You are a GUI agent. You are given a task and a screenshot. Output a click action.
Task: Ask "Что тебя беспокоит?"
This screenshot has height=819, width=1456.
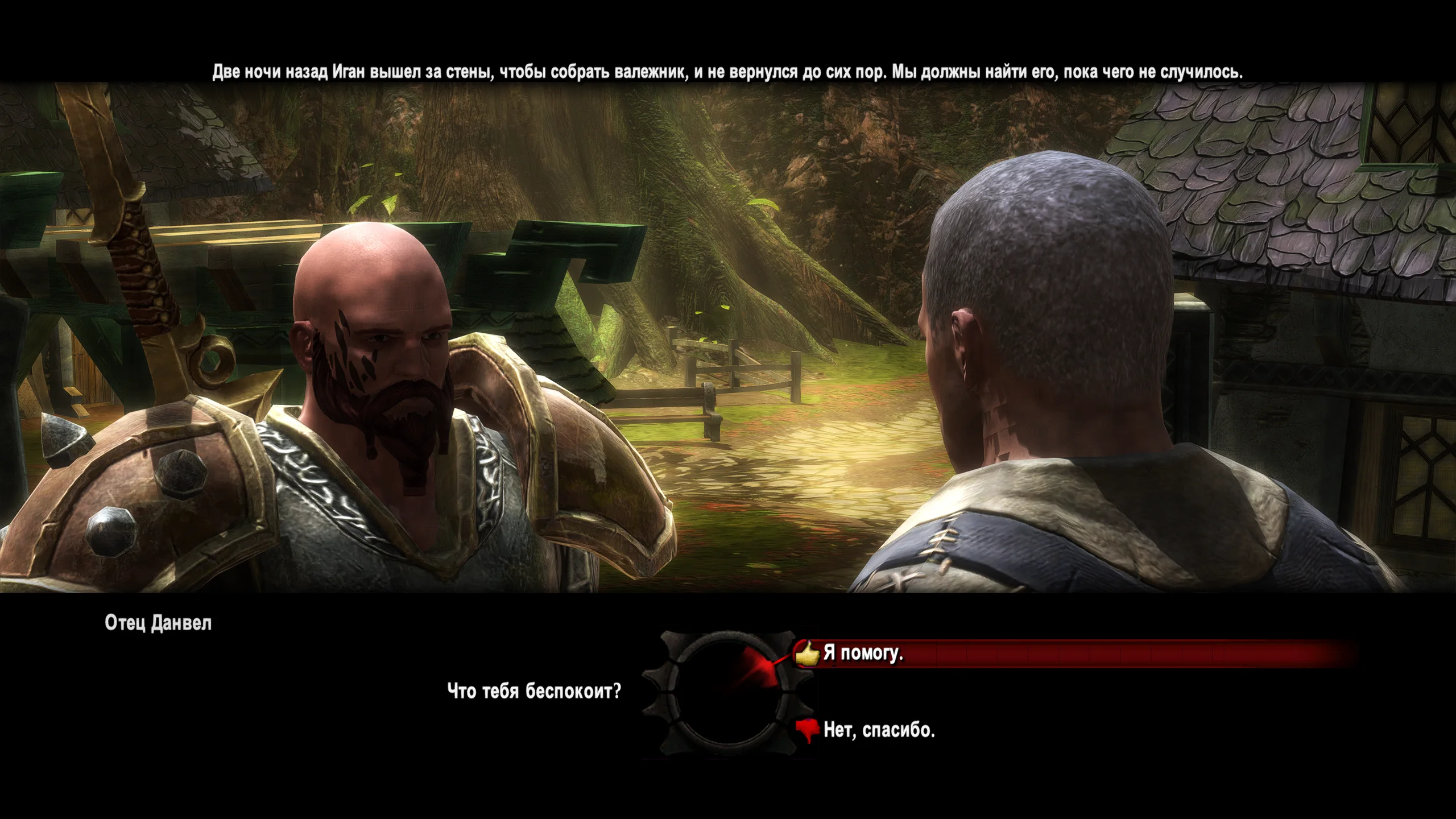pyautogui.click(x=534, y=692)
